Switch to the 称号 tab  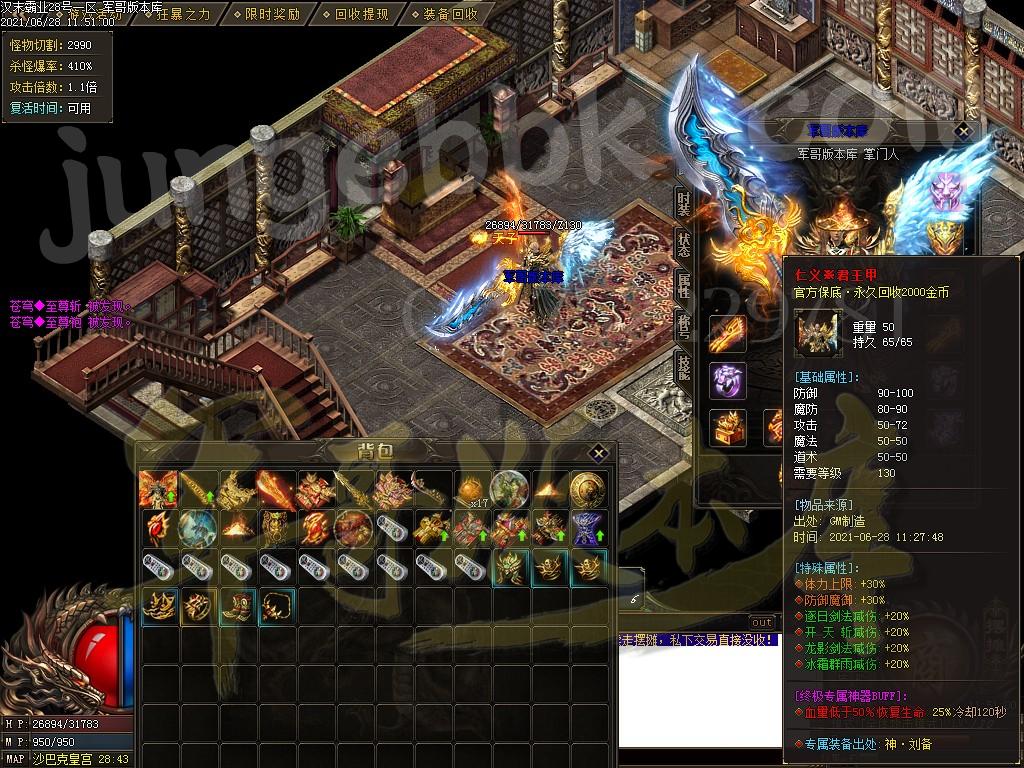(x=684, y=327)
